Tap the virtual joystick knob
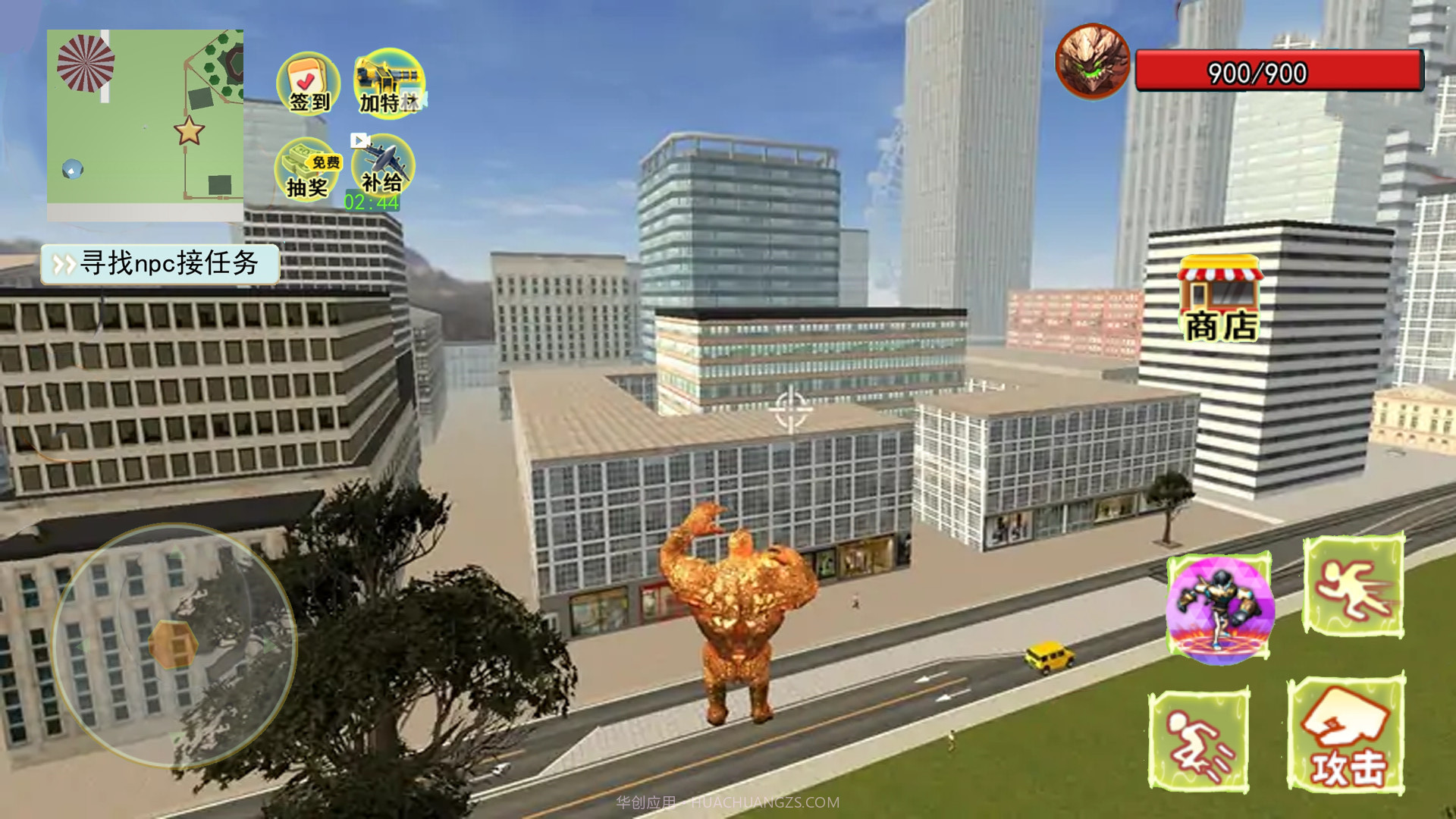1456x819 pixels. tap(174, 644)
